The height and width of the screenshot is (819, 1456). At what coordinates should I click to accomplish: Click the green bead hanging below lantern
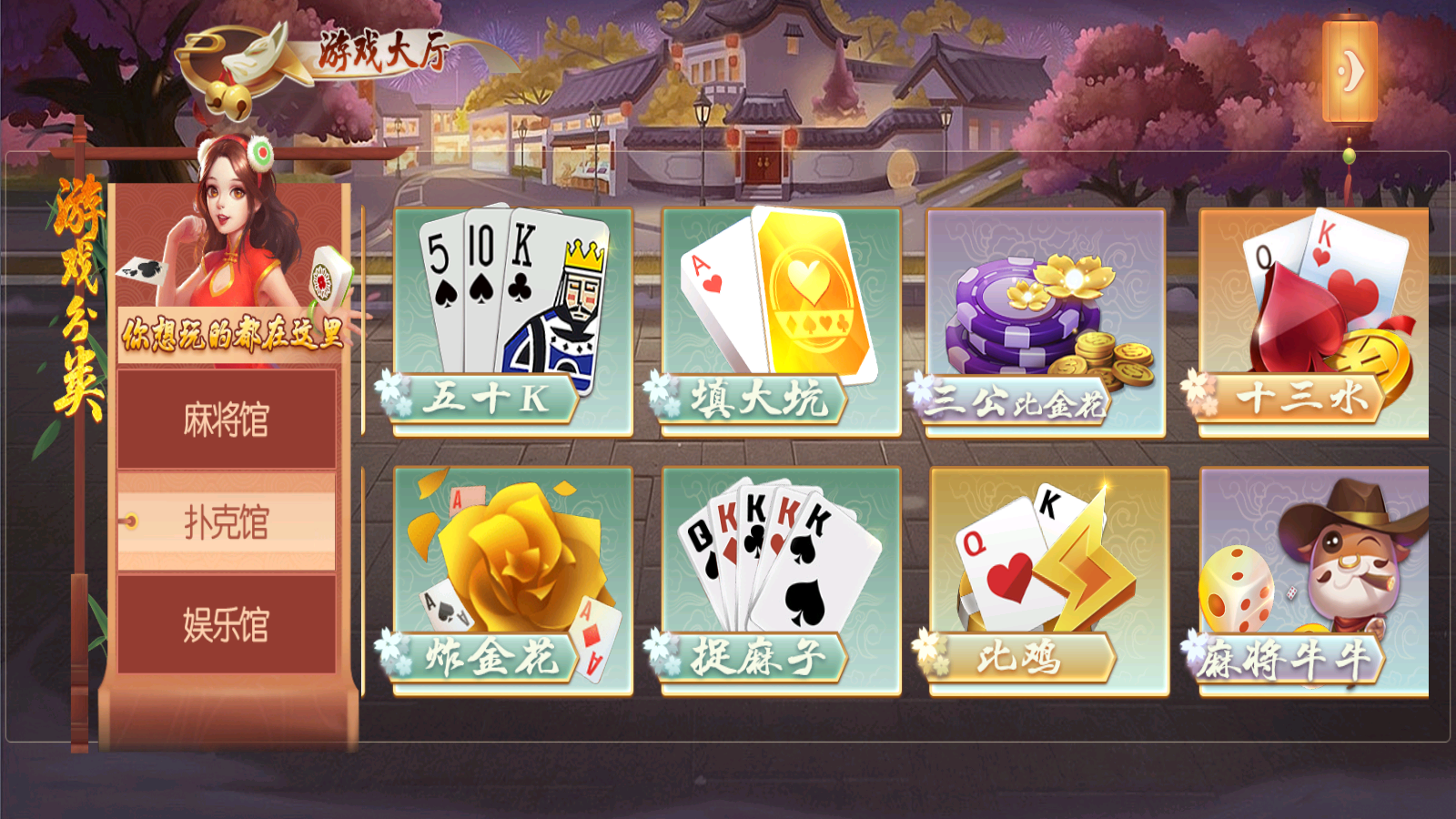[x=1349, y=156]
